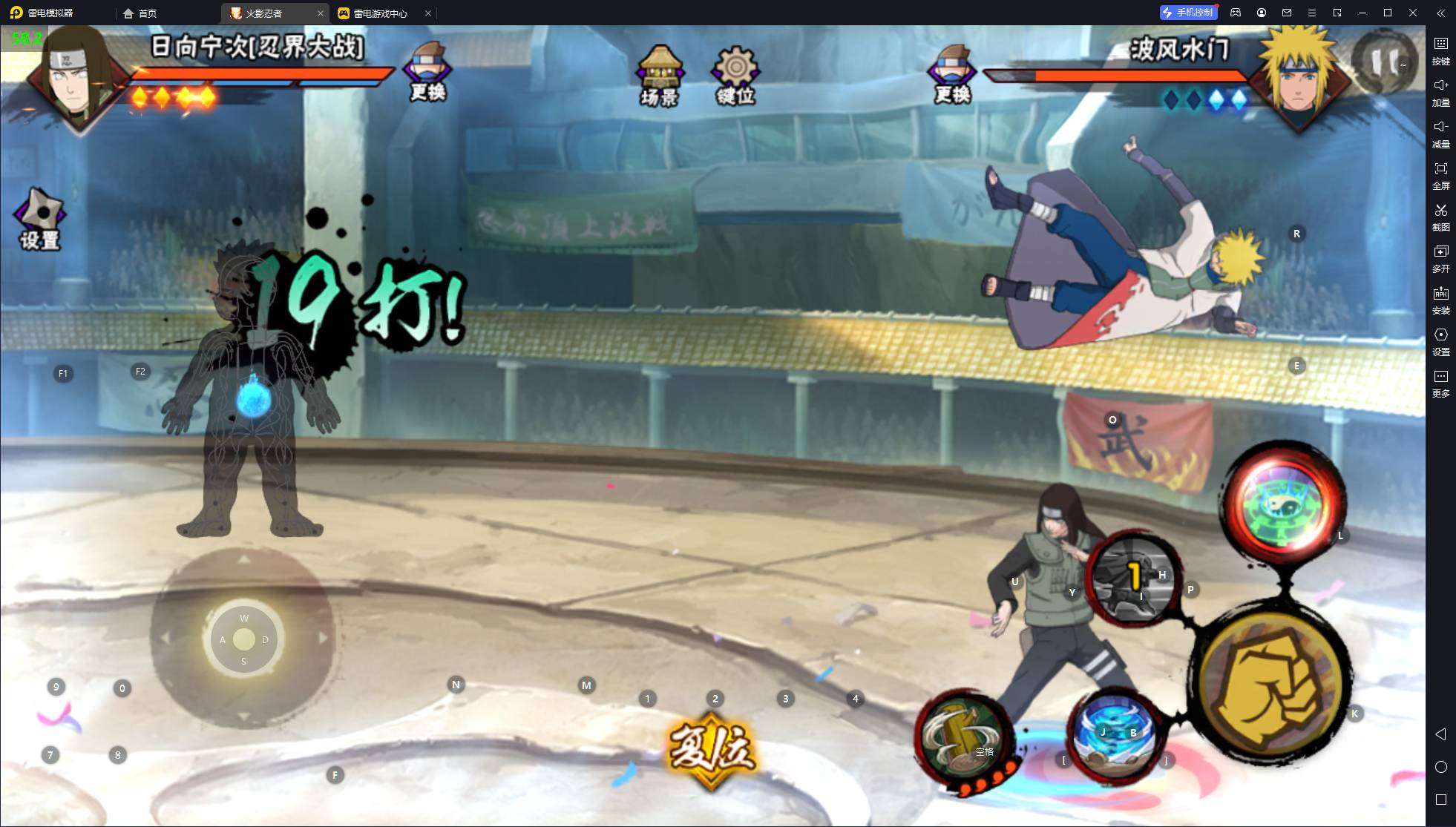Tap the golden fist basic attack
Image resolution: width=1456 pixels, height=827 pixels.
click(x=1271, y=682)
